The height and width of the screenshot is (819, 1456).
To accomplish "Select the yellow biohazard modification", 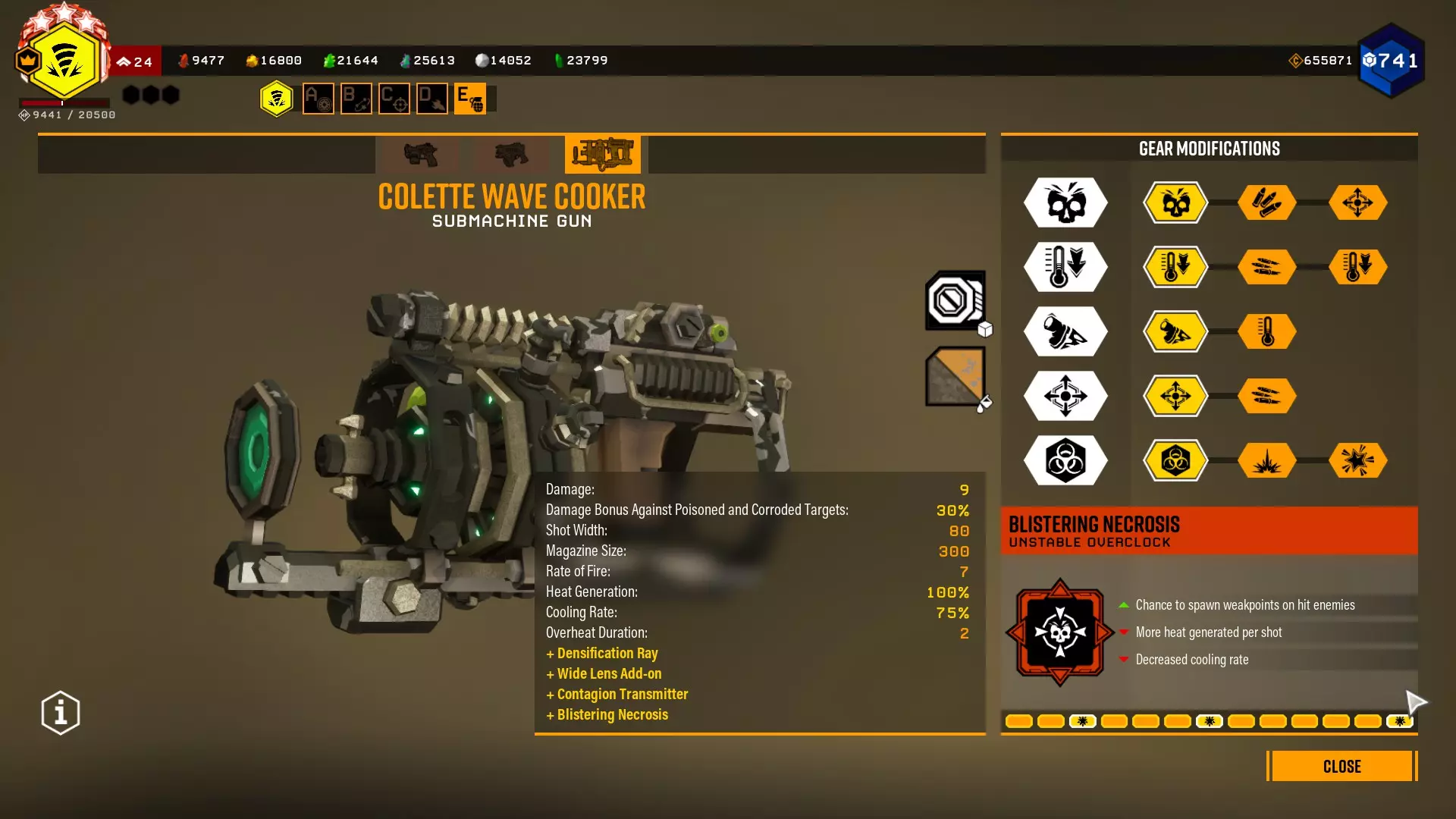I will (1175, 460).
